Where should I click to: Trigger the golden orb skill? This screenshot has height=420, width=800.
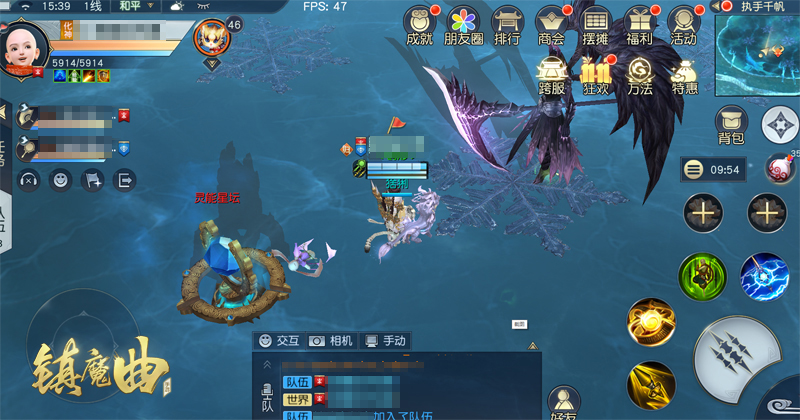click(651, 322)
